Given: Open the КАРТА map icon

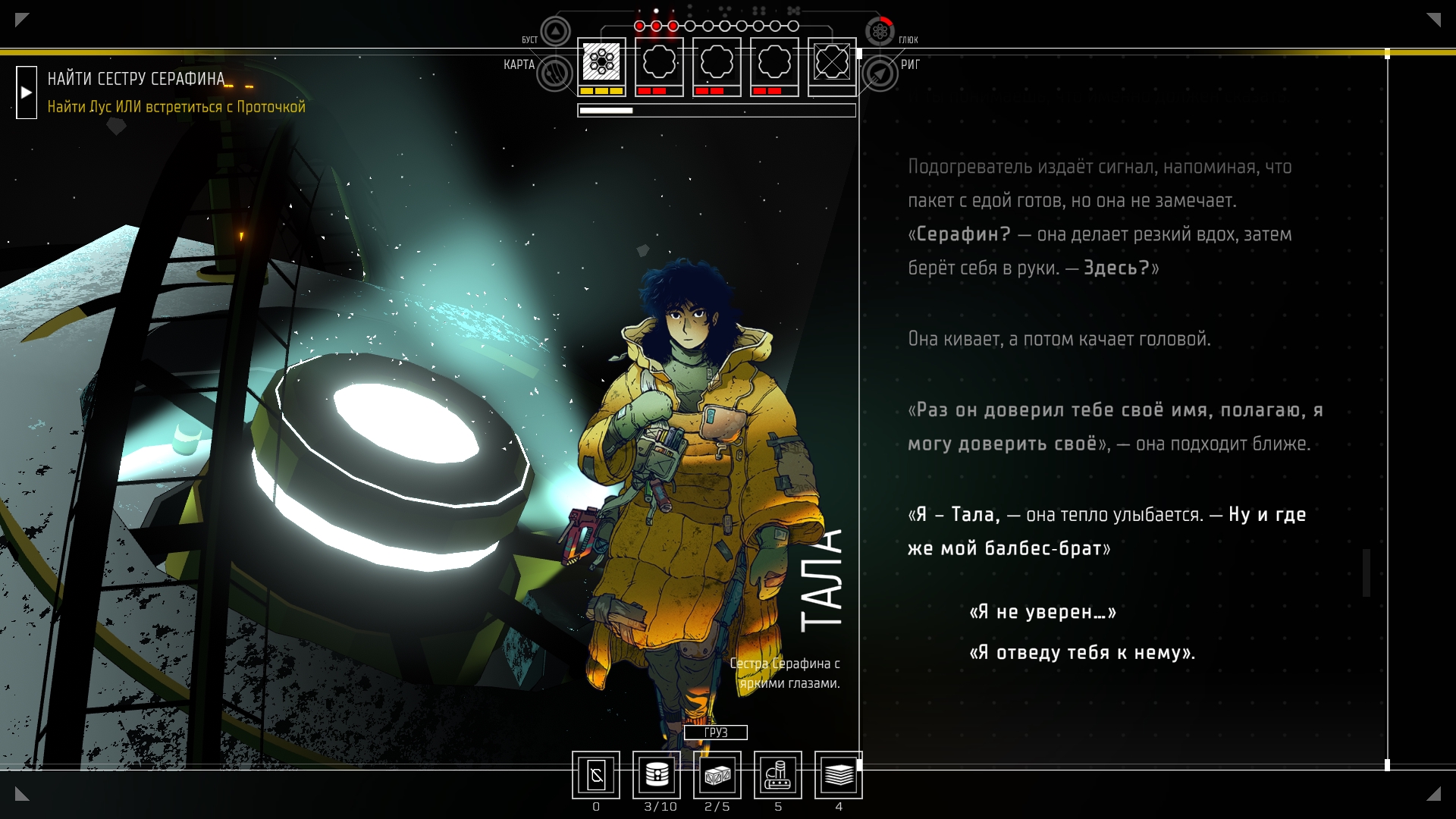Looking at the screenshot, I should (555, 74).
